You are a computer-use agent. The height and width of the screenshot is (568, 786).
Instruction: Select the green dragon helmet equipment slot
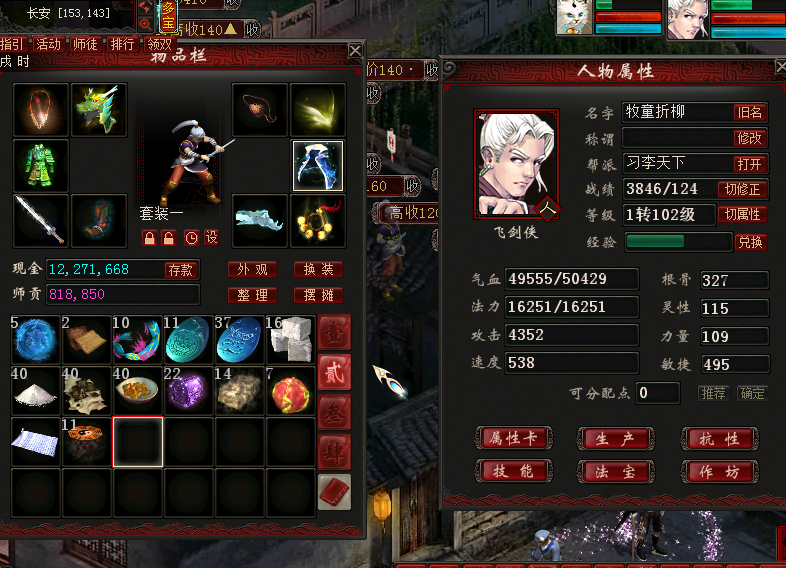tap(99, 109)
